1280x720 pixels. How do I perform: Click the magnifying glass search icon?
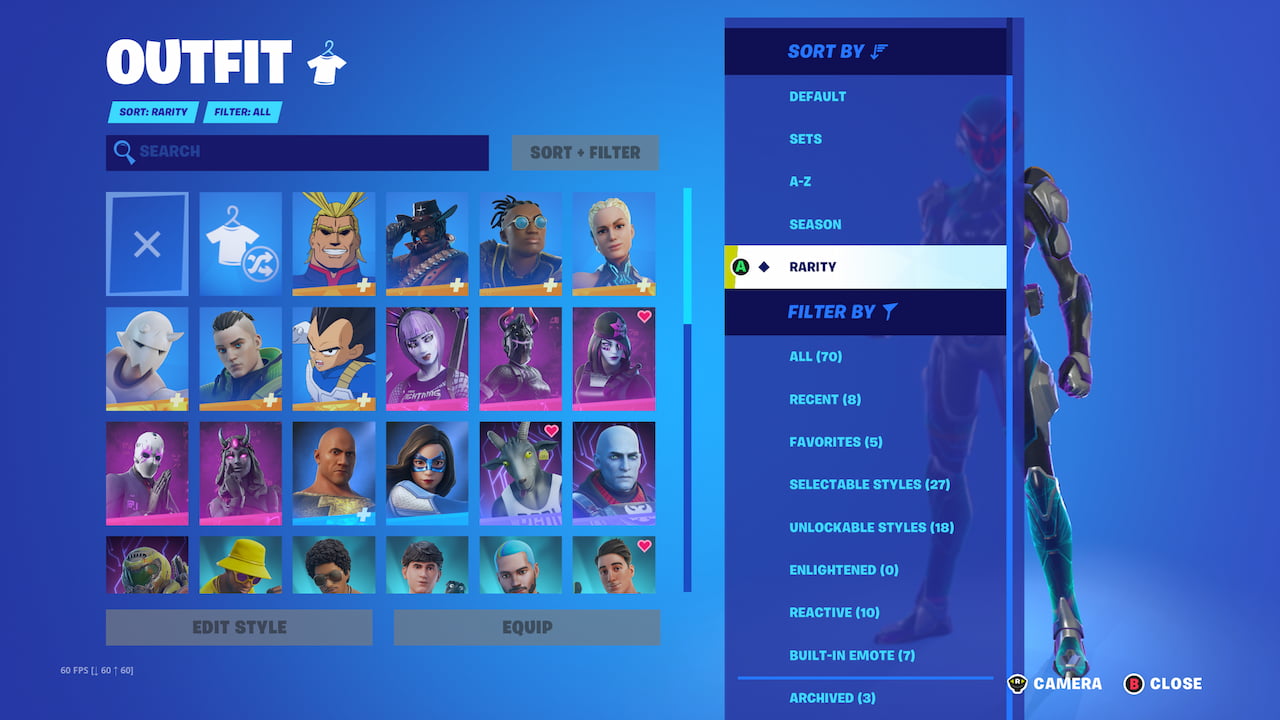[x=125, y=152]
